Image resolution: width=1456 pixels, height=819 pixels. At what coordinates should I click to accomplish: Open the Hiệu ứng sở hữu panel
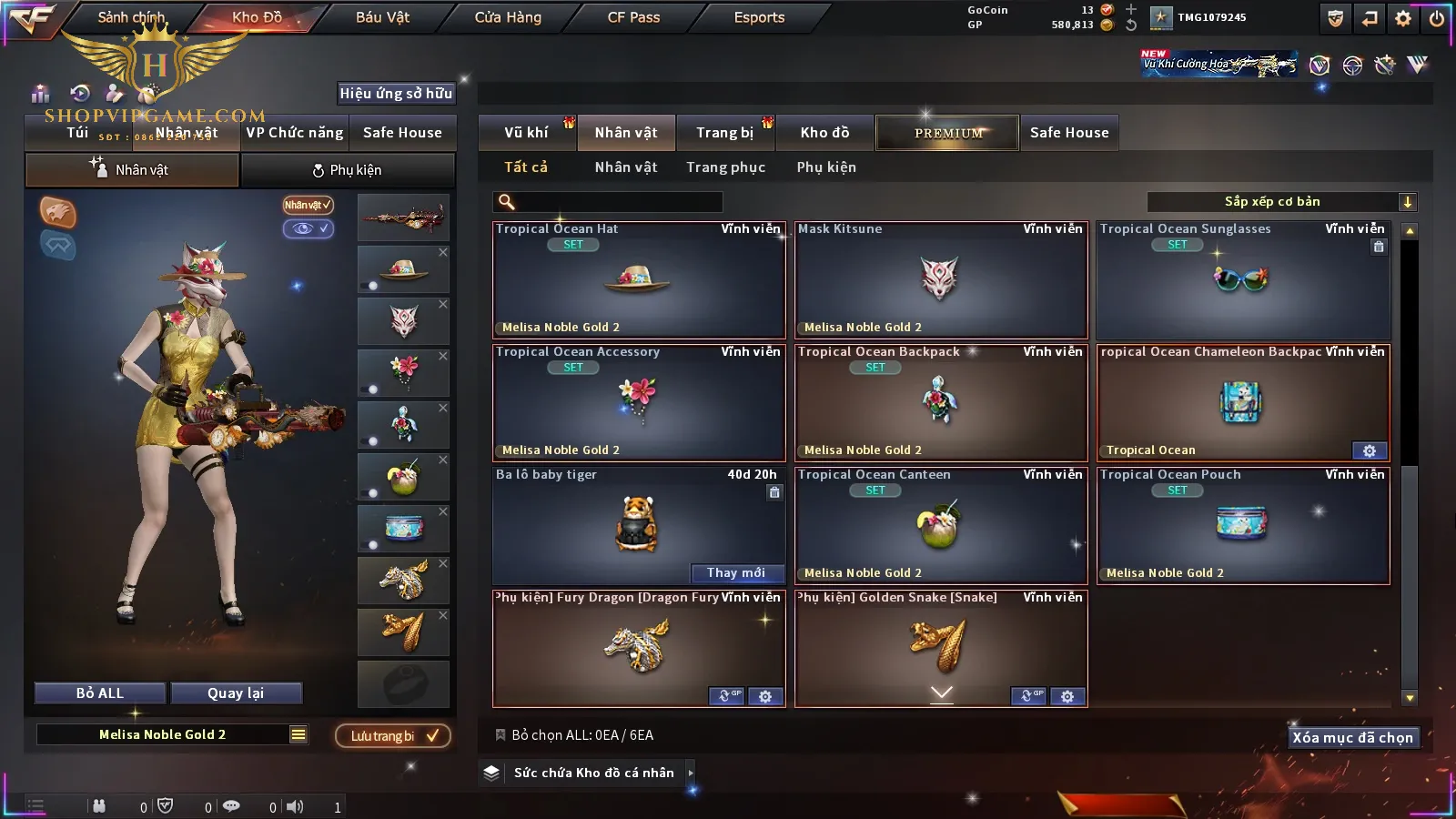tap(396, 93)
